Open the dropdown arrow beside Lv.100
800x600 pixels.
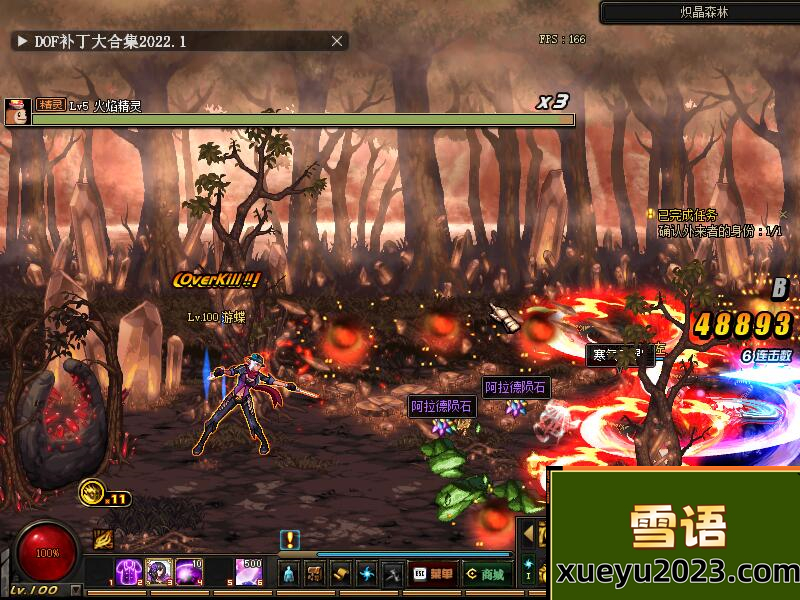coord(76,590)
